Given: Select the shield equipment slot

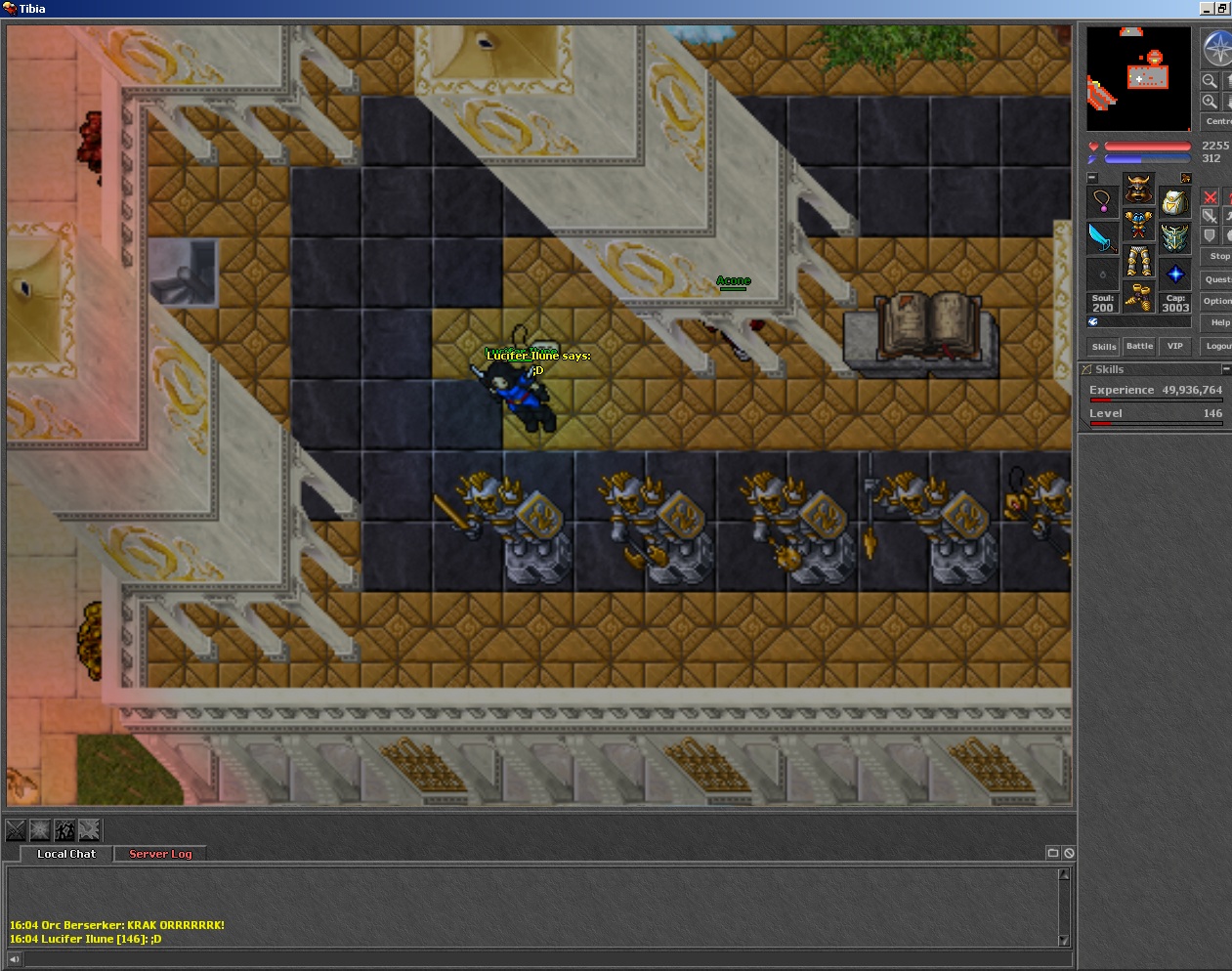Looking at the screenshot, I should click(1174, 237).
